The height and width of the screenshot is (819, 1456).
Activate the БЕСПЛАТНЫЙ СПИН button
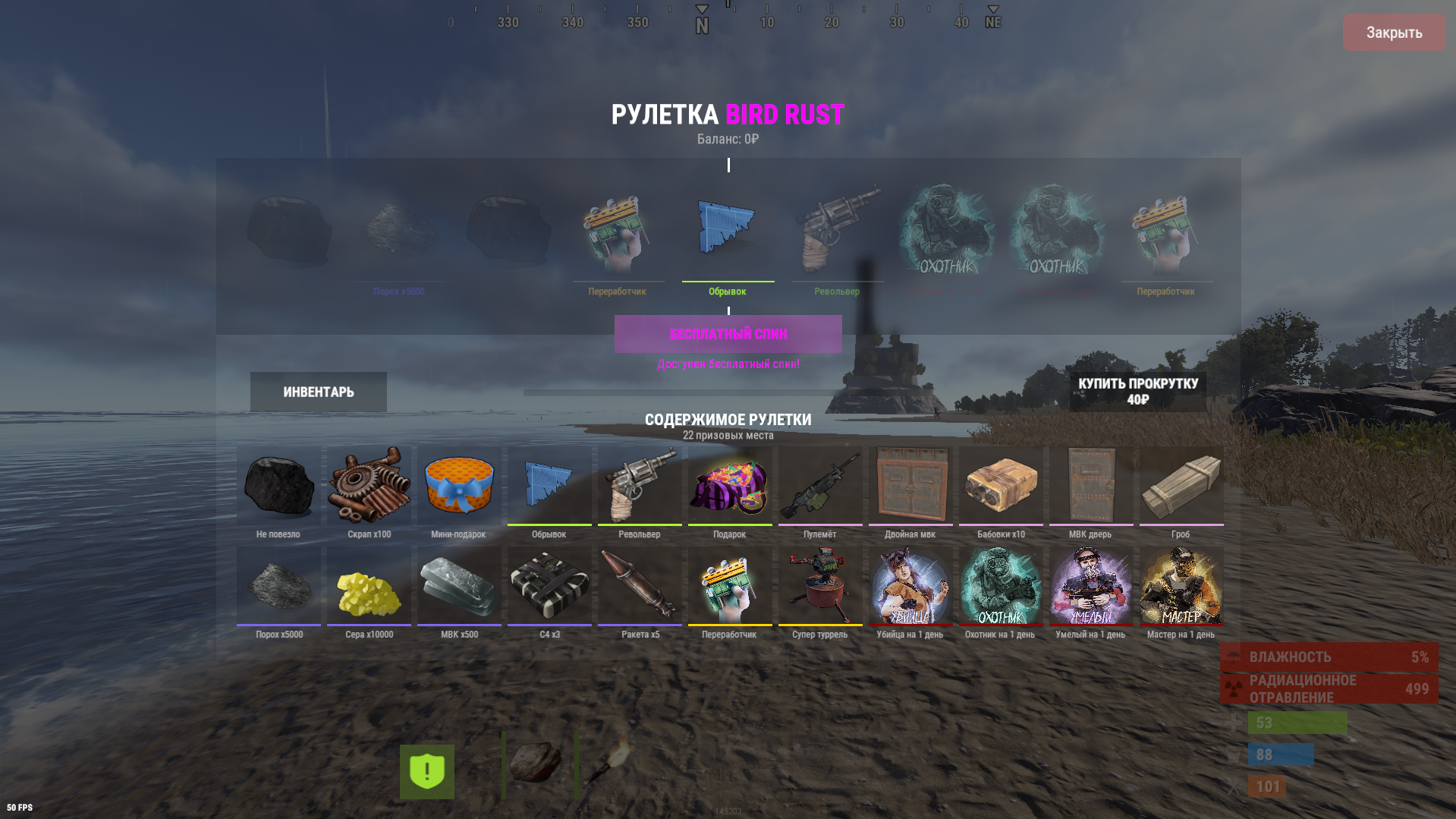coord(728,334)
